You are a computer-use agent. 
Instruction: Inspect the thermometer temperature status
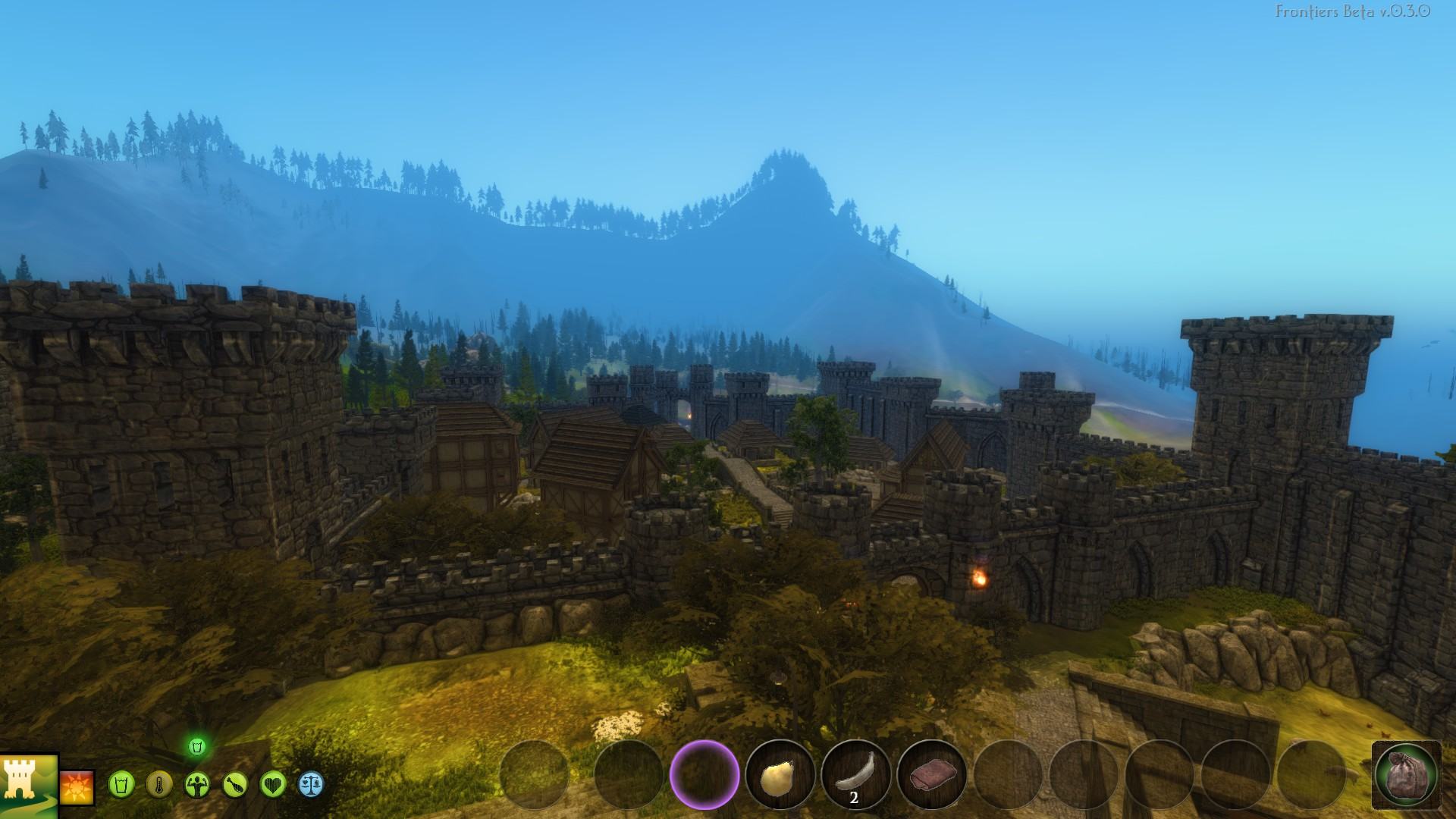click(158, 784)
